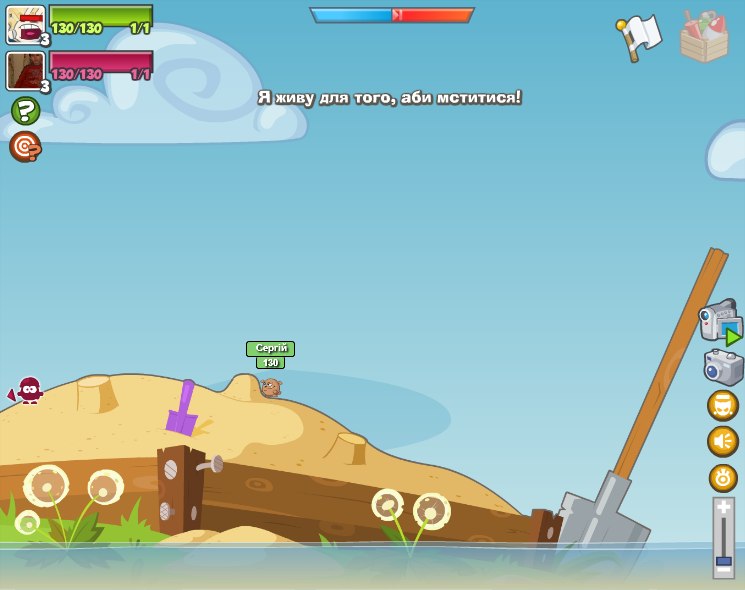Click the green question mark help button

point(25,110)
